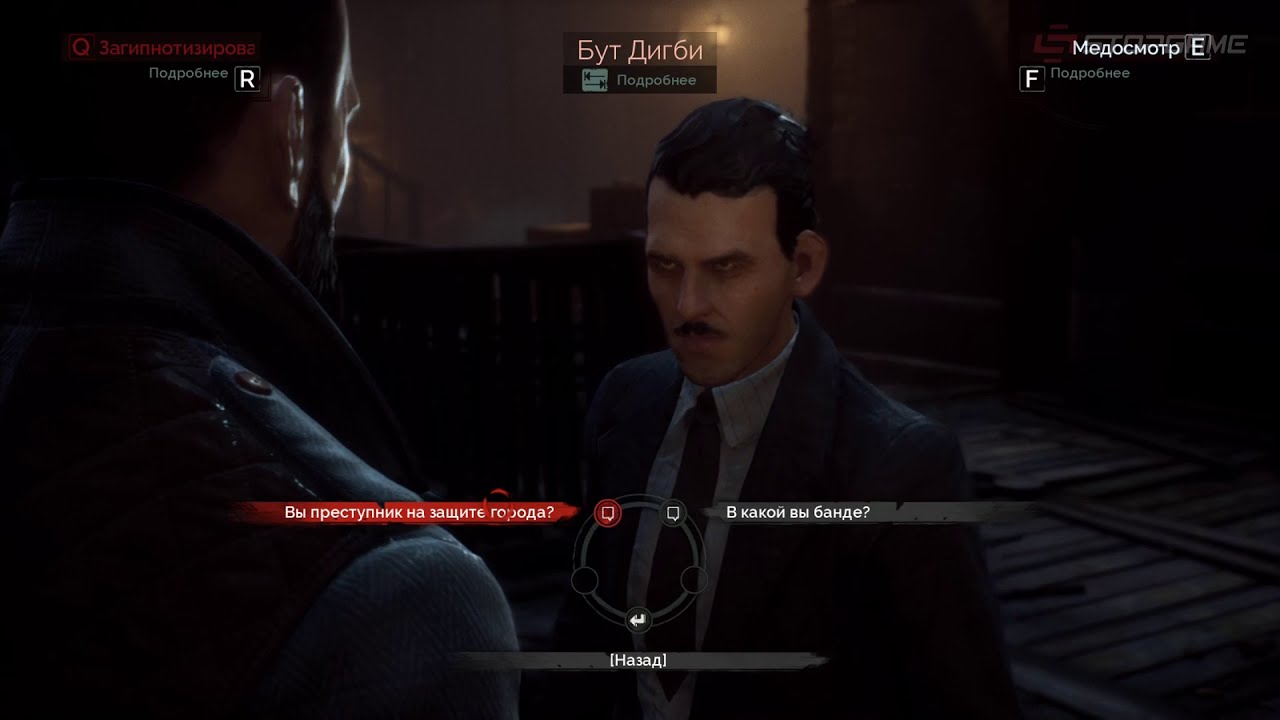Select the [Назад] back option
The width and height of the screenshot is (1280, 720).
tap(638, 660)
